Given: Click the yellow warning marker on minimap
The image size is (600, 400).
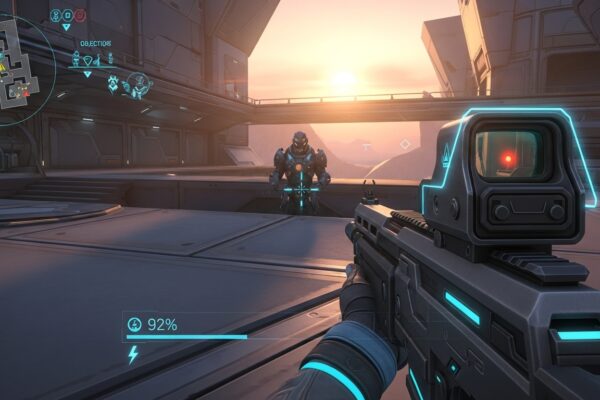Looking at the screenshot, I should click(x=4, y=66).
